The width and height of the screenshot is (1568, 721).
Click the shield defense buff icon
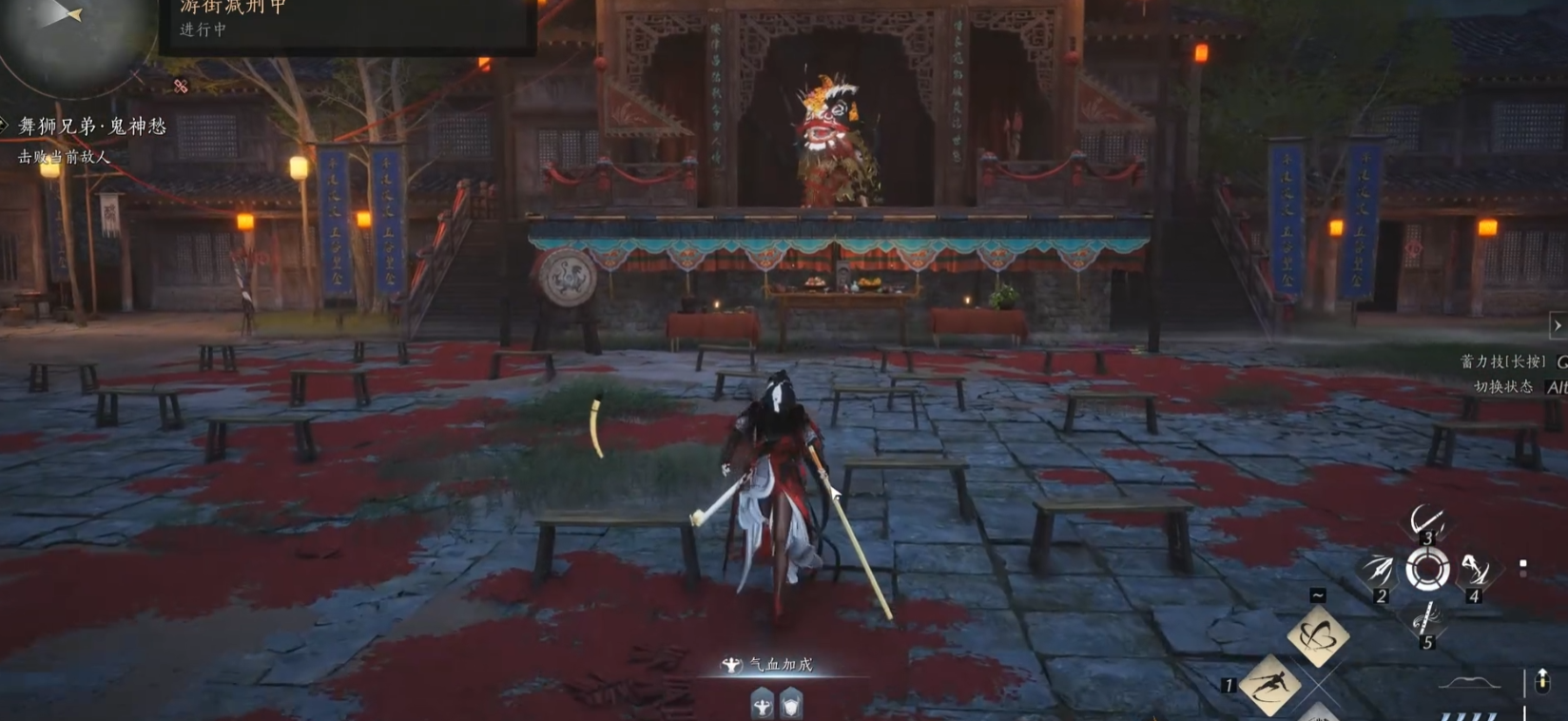tap(791, 705)
